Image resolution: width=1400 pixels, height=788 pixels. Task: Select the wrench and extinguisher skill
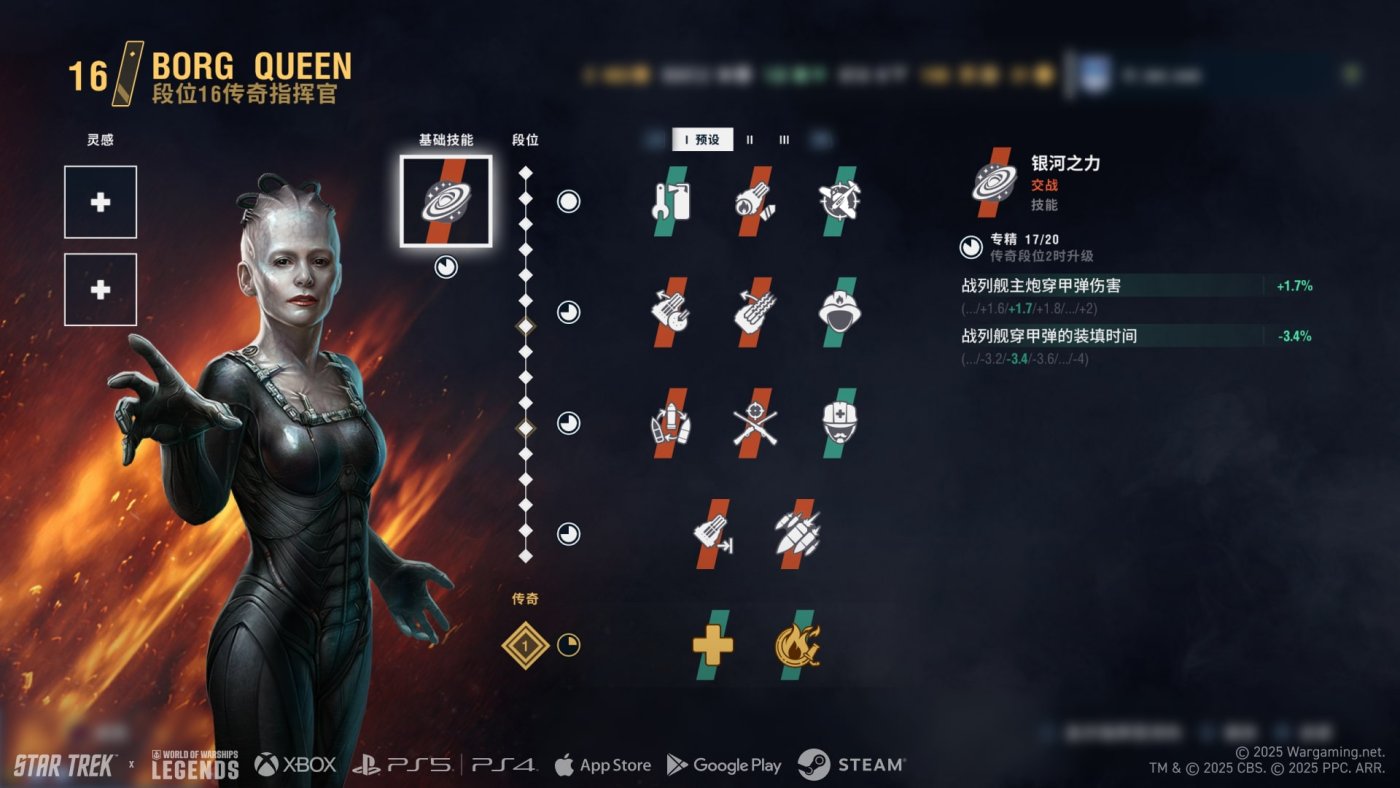click(670, 201)
